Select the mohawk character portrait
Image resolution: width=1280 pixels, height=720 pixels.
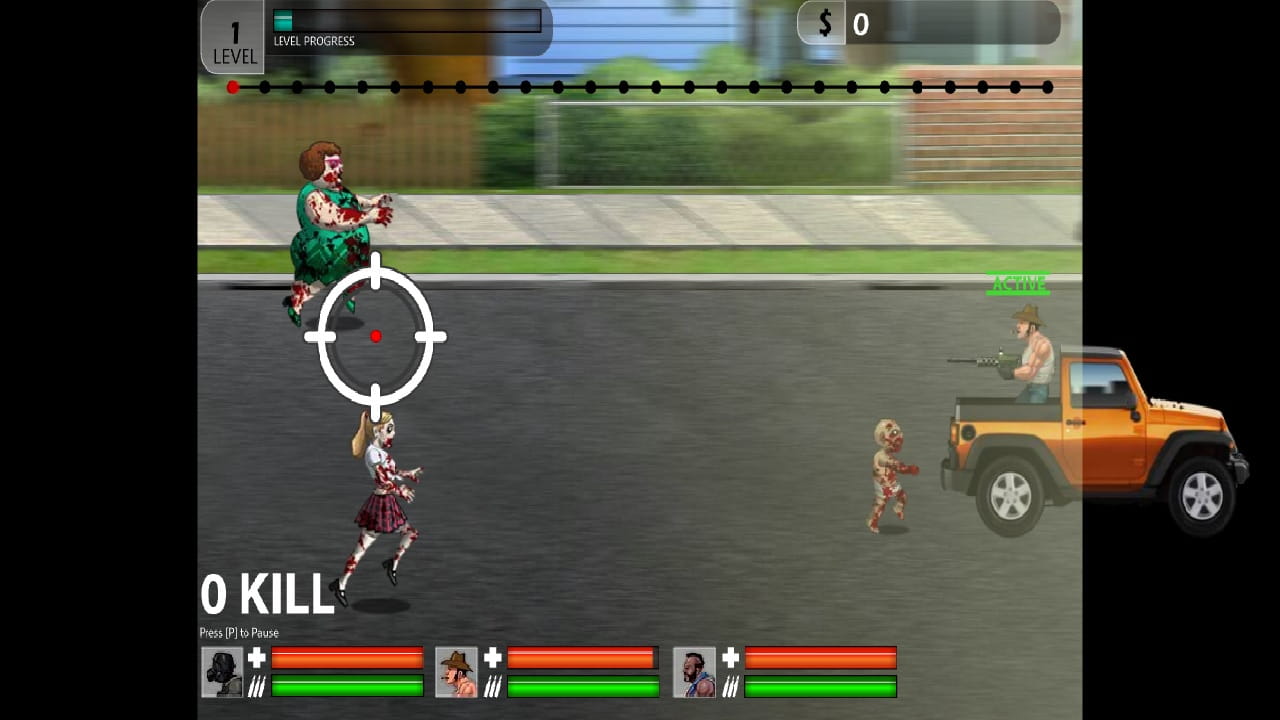(694, 671)
